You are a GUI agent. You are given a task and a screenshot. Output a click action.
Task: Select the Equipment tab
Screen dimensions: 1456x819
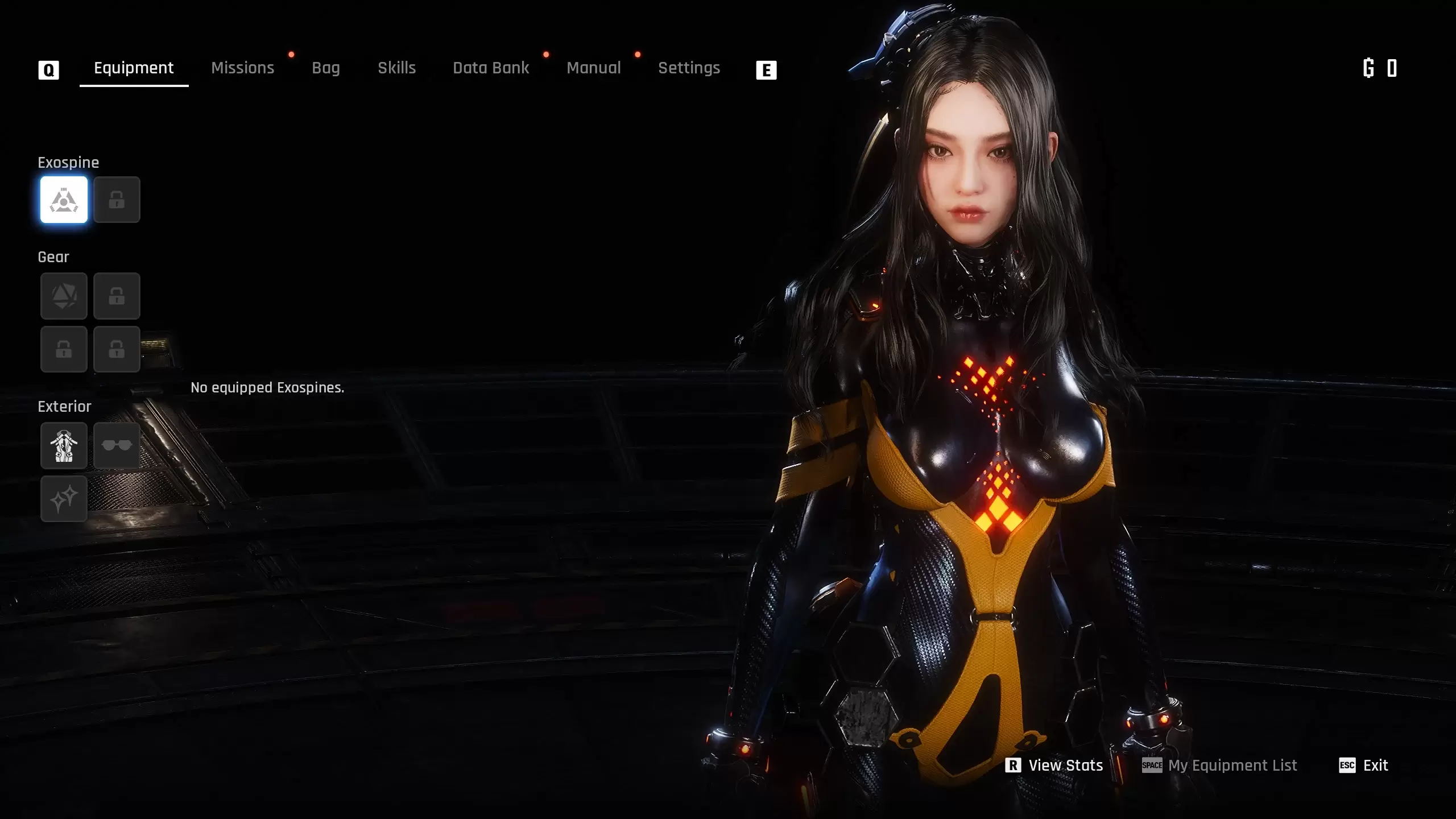tap(134, 68)
